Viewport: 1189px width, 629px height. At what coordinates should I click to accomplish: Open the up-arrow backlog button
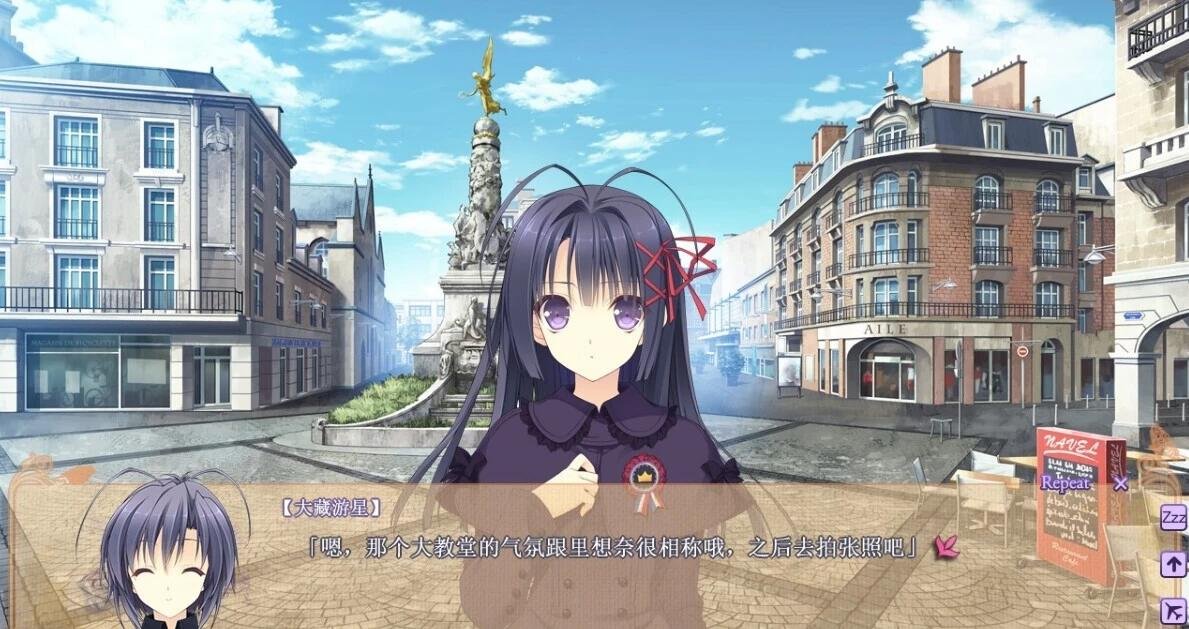(1173, 564)
